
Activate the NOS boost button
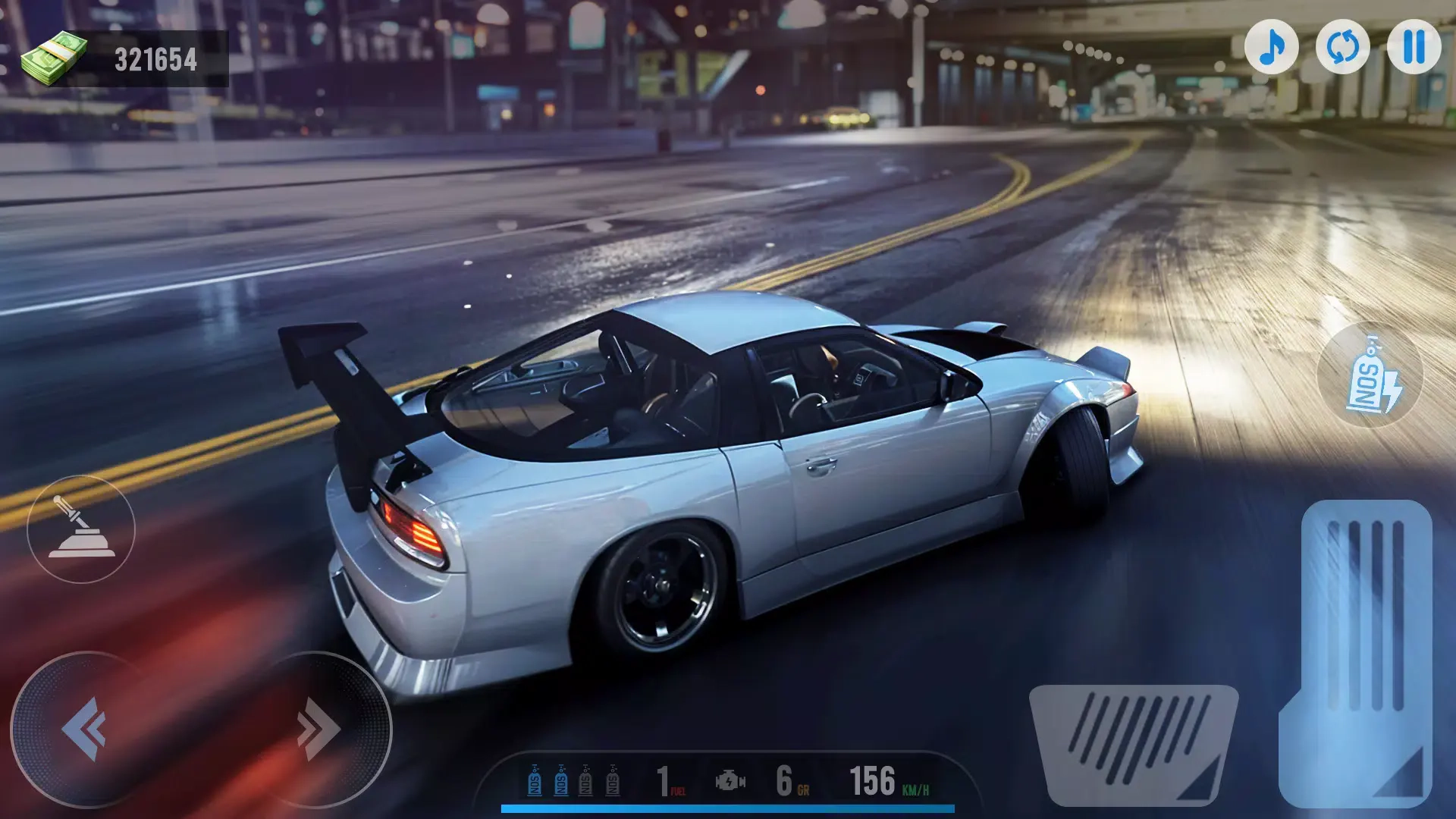point(1370,375)
